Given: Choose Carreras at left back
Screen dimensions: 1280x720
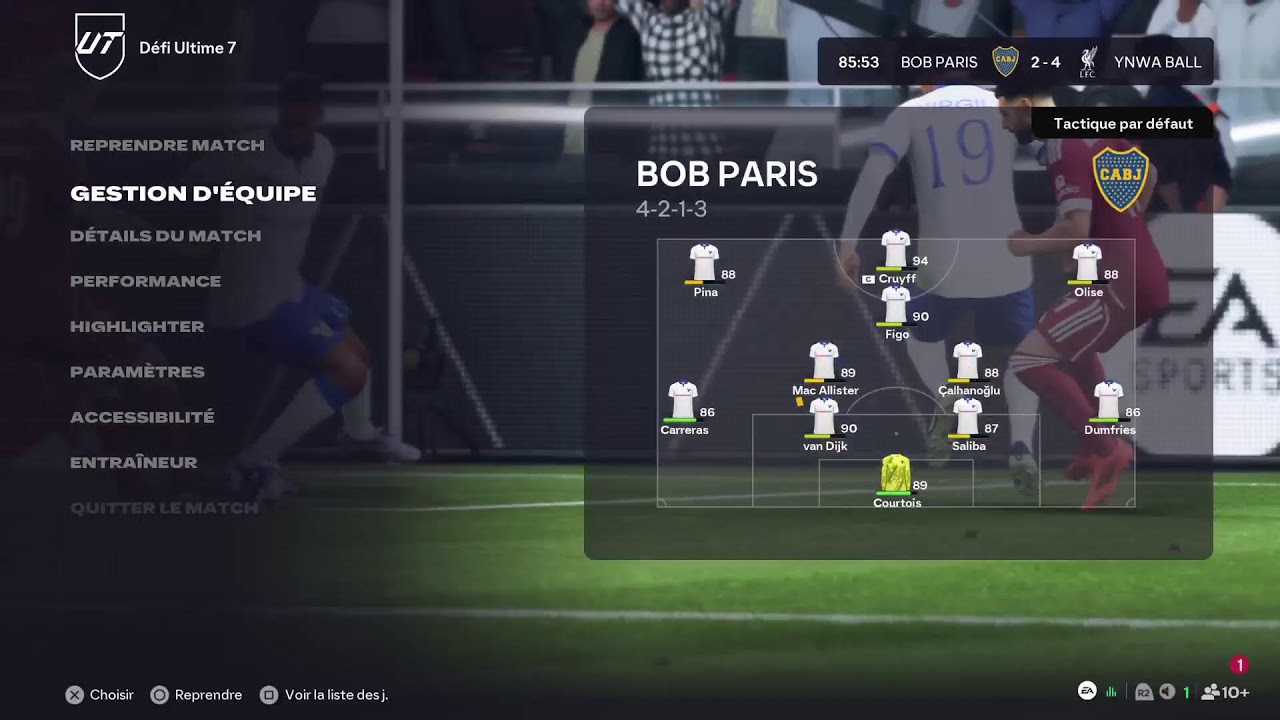Looking at the screenshot, I should click(x=683, y=401).
